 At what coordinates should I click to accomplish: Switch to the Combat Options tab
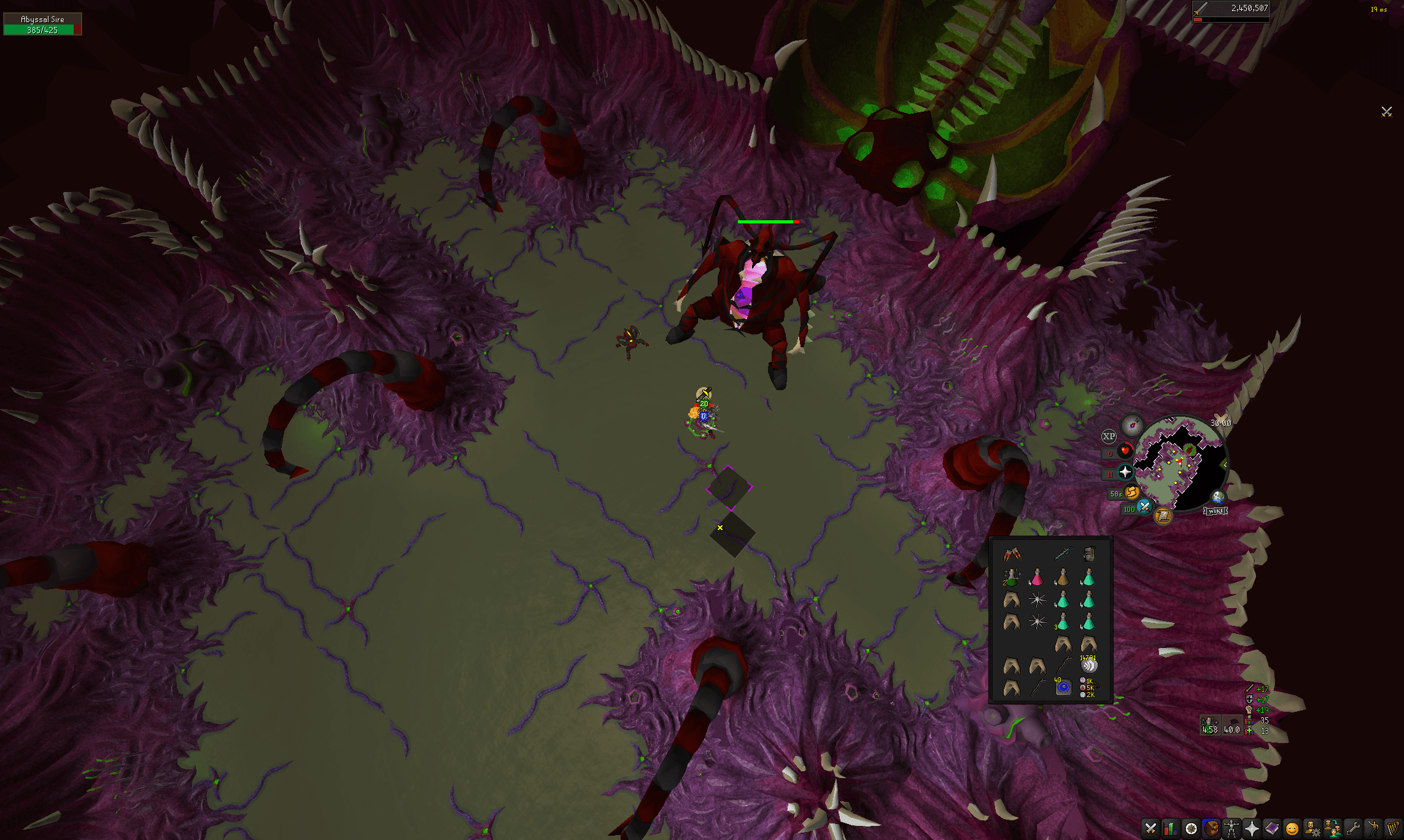[x=1150, y=829]
